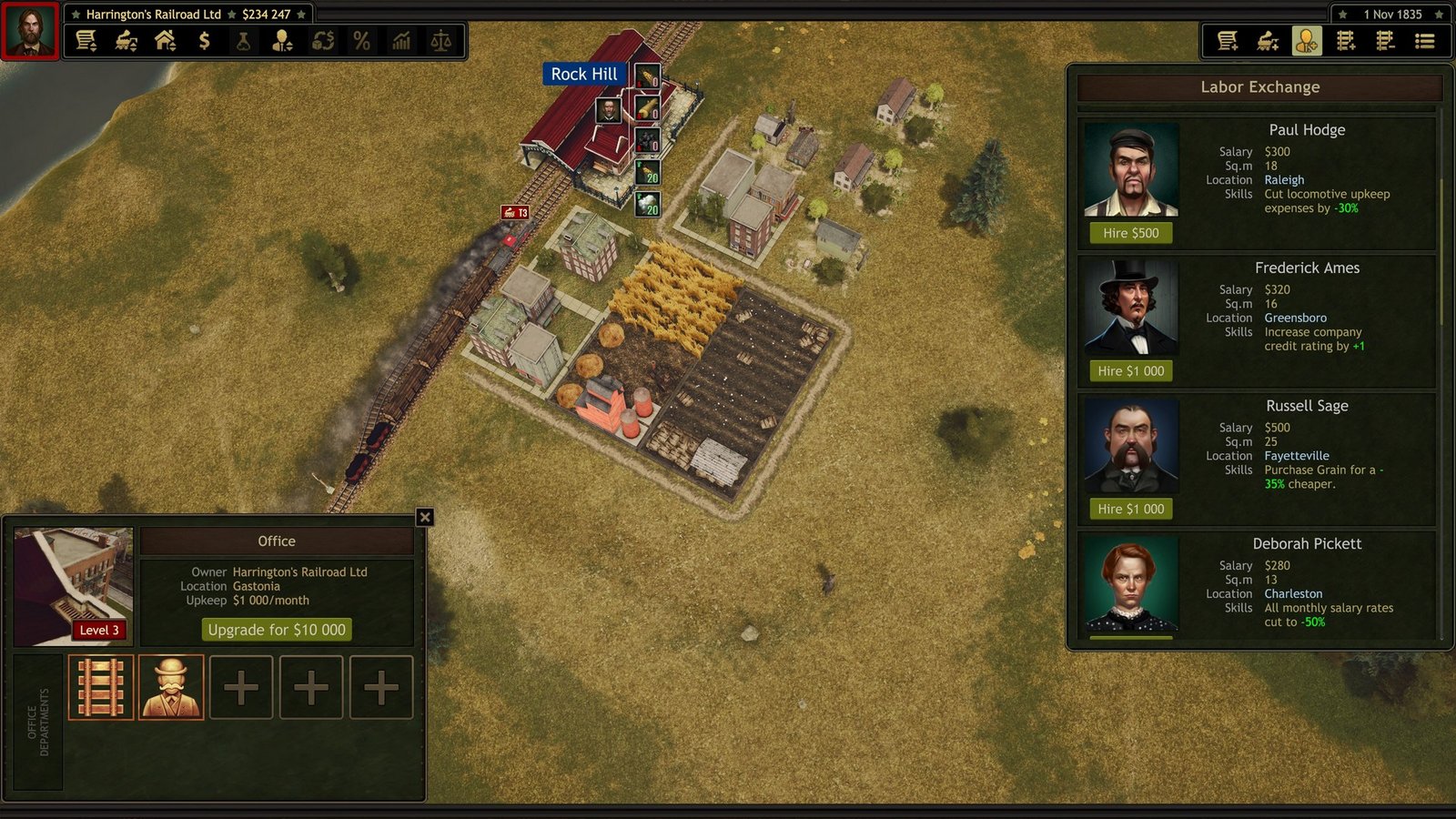Screen dimensions: 1456x819
Task: Open the legal scales icon
Action: [x=441, y=40]
